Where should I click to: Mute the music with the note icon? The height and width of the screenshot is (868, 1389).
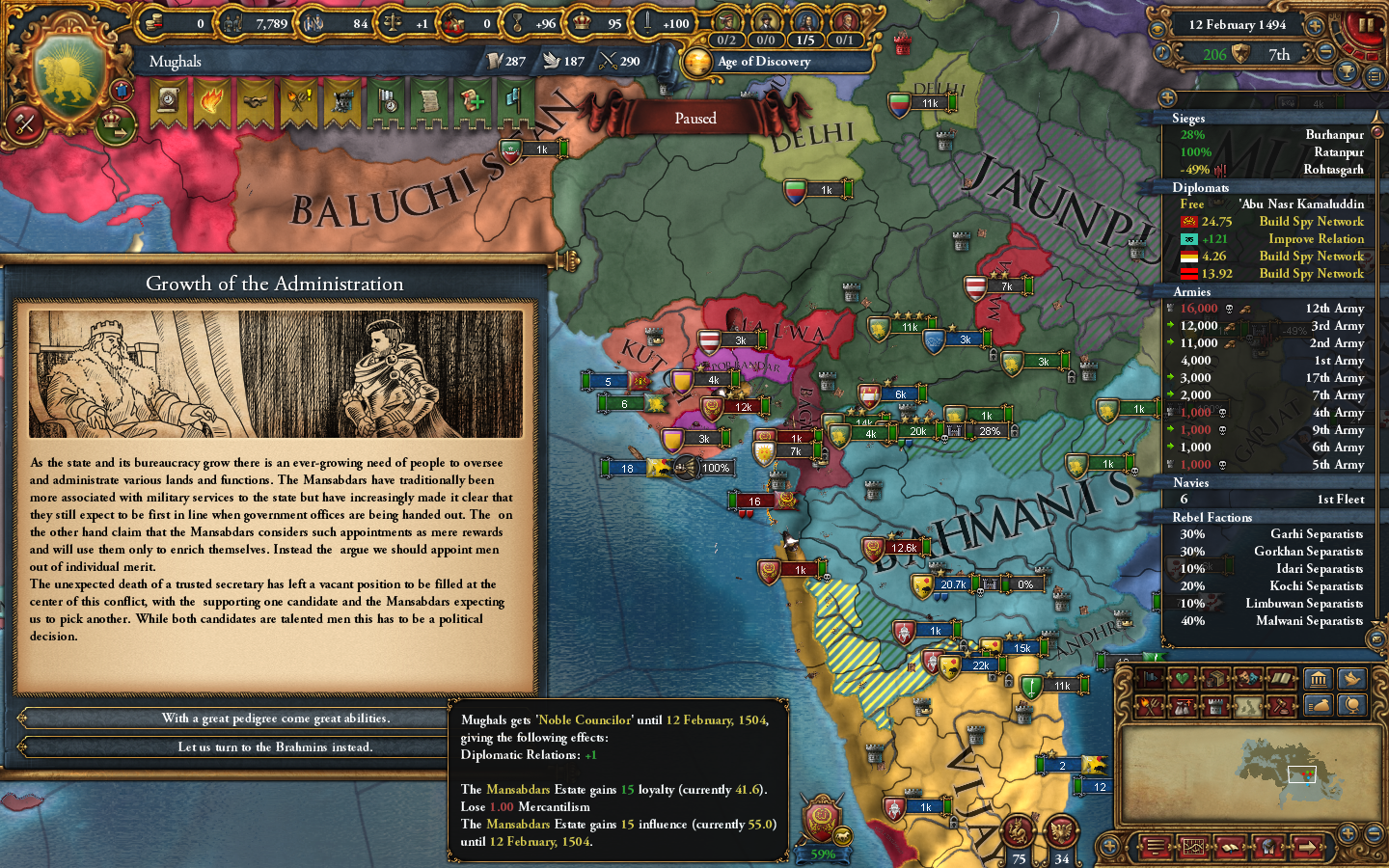pyautogui.click(x=1161, y=52)
